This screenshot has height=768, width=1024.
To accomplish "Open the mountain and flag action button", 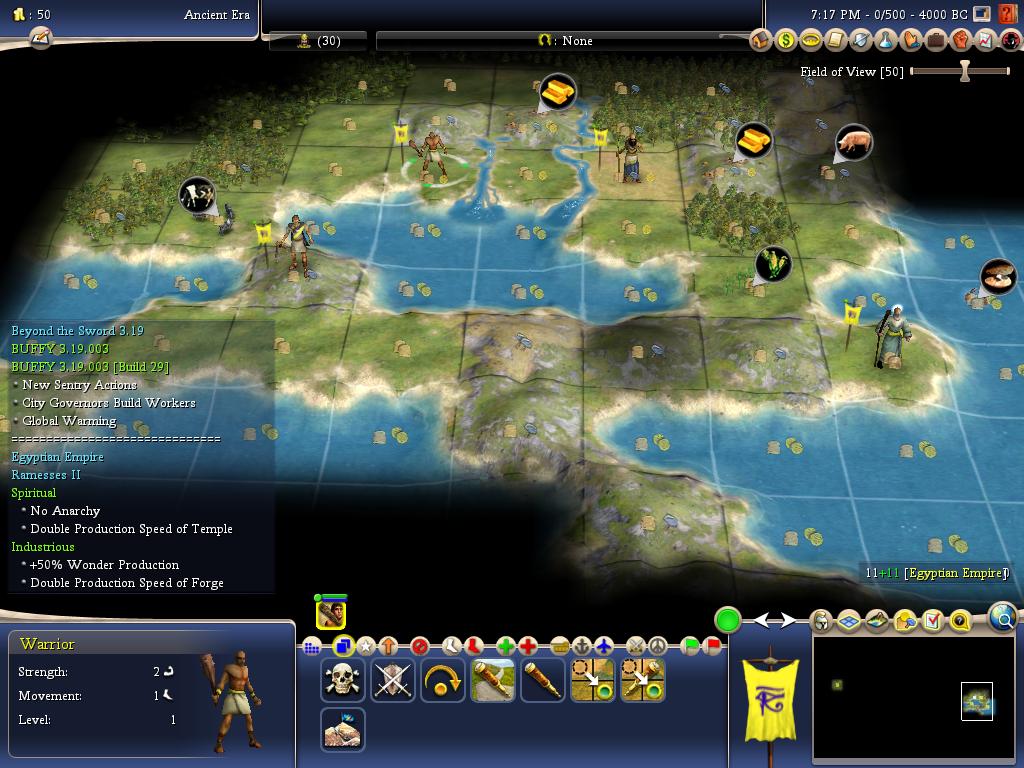I will pyautogui.click(x=342, y=730).
